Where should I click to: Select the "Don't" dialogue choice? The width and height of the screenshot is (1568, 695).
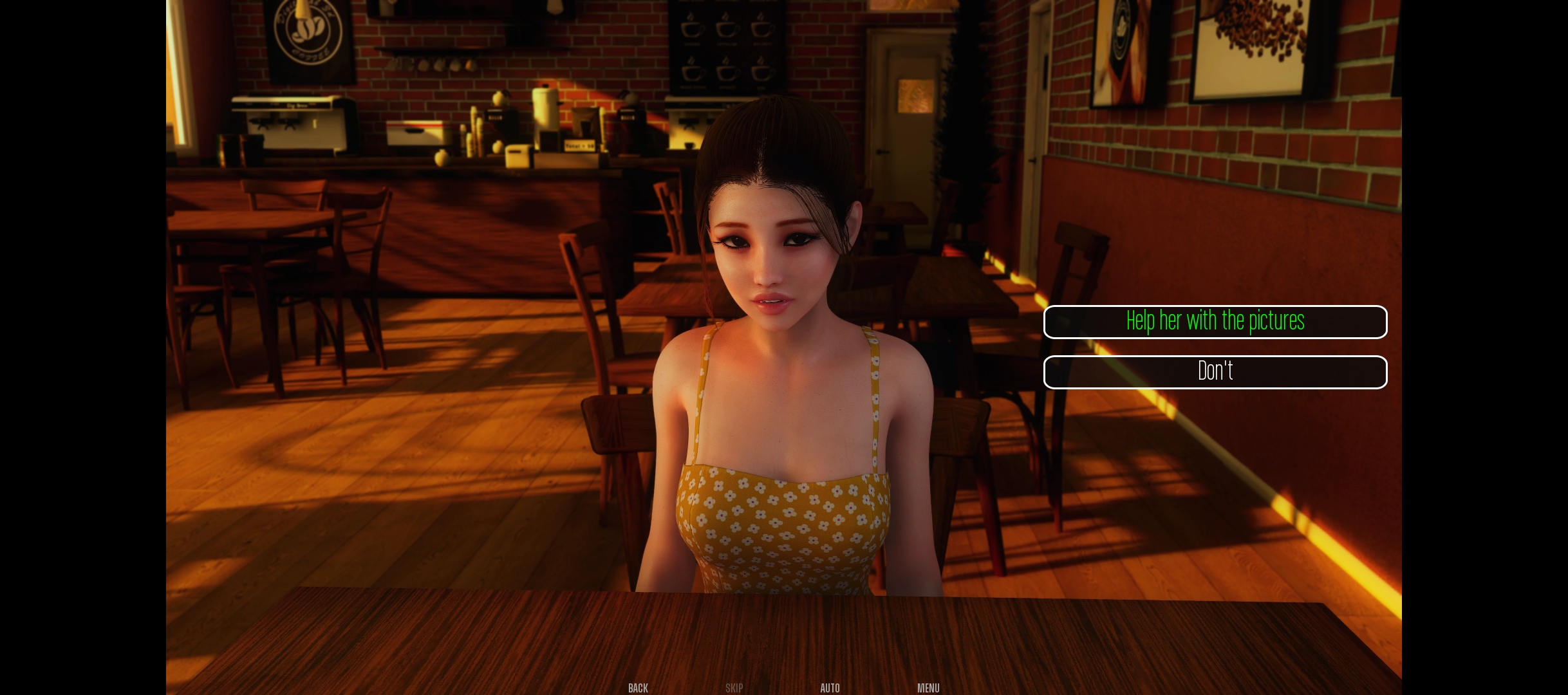pos(1215,371)
